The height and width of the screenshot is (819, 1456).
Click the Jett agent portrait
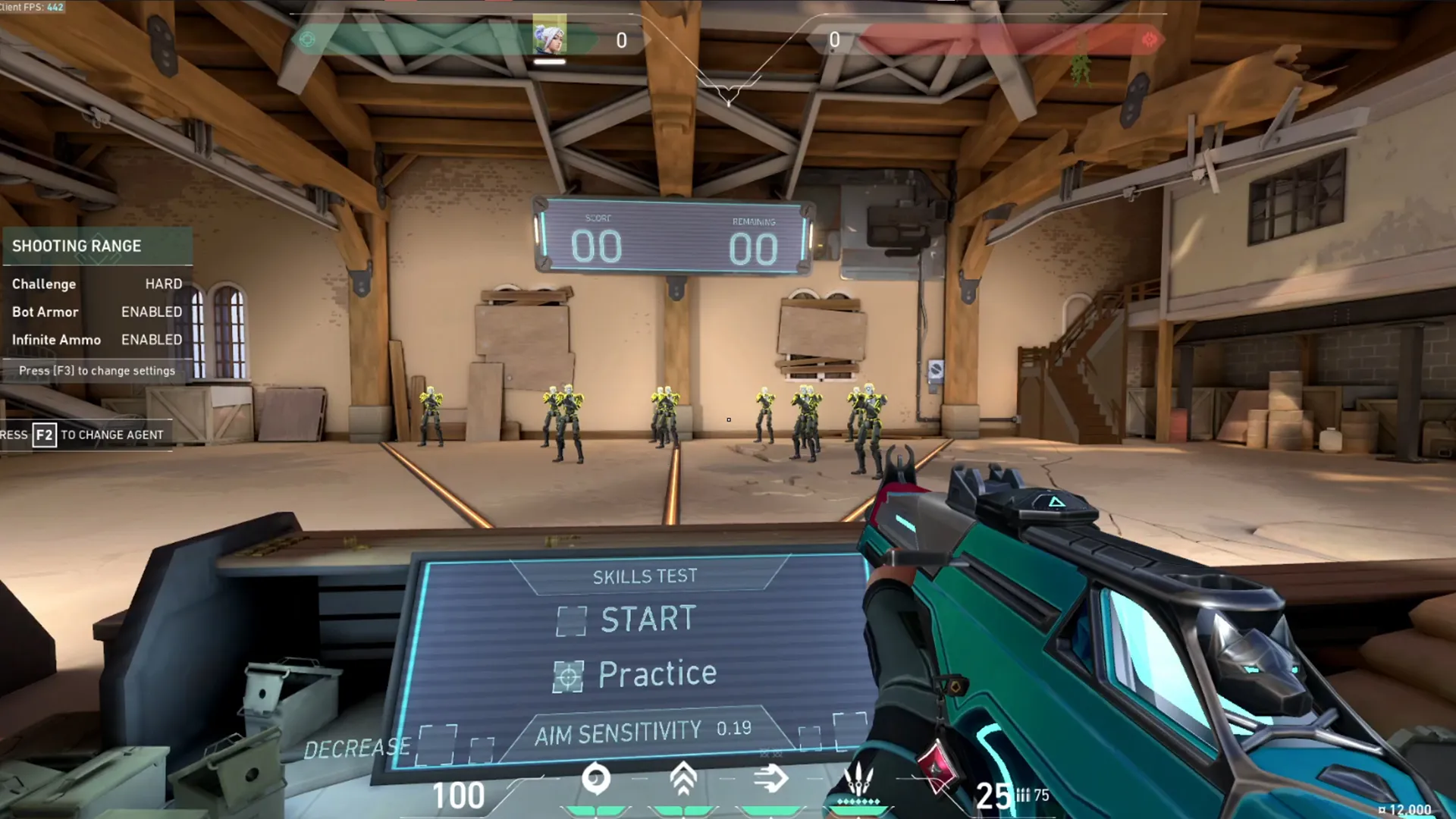click(549, 36)
